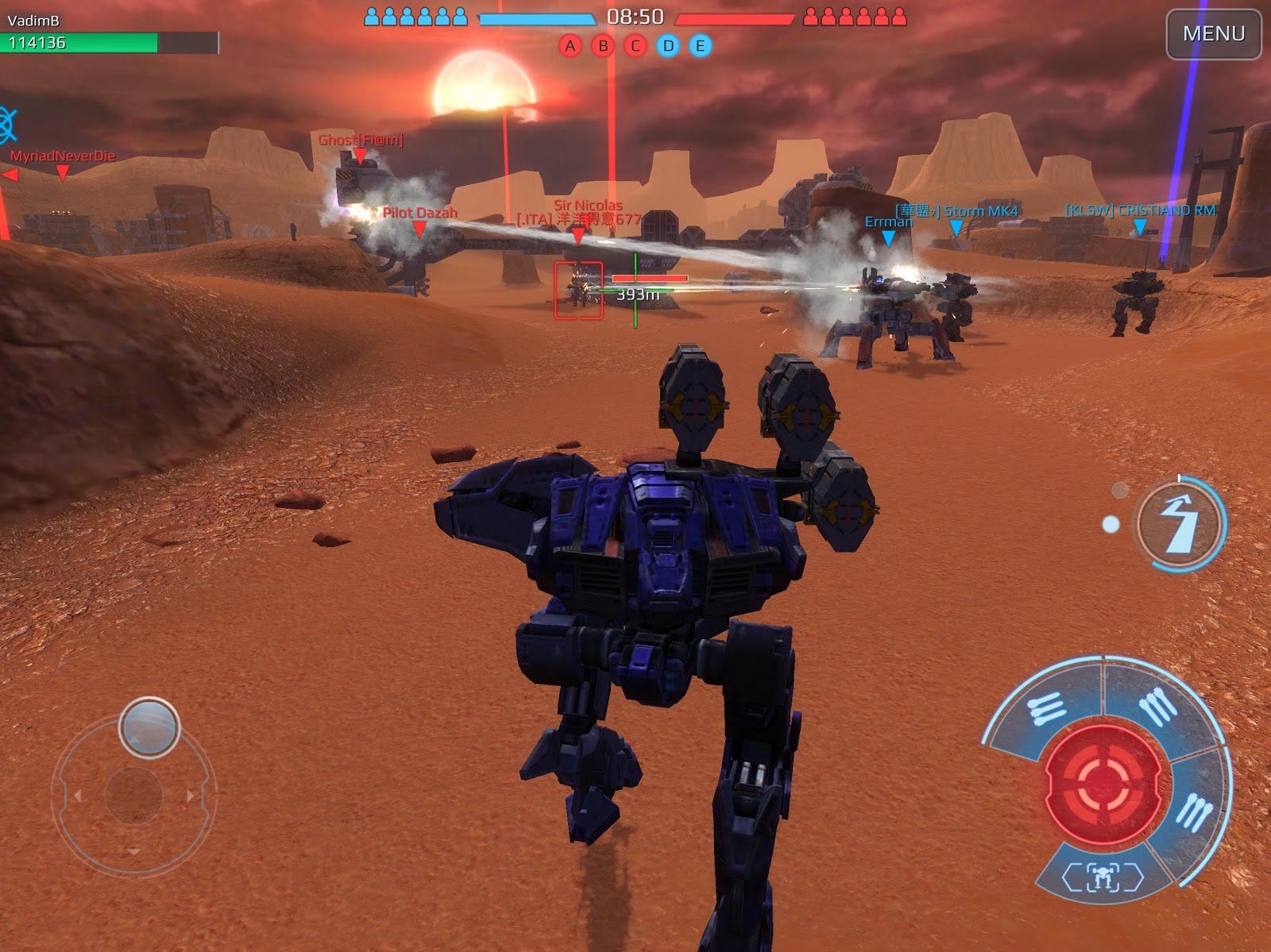
Task: Tap the target lock robot bracket button
Action: click(x=1102, y=877)
